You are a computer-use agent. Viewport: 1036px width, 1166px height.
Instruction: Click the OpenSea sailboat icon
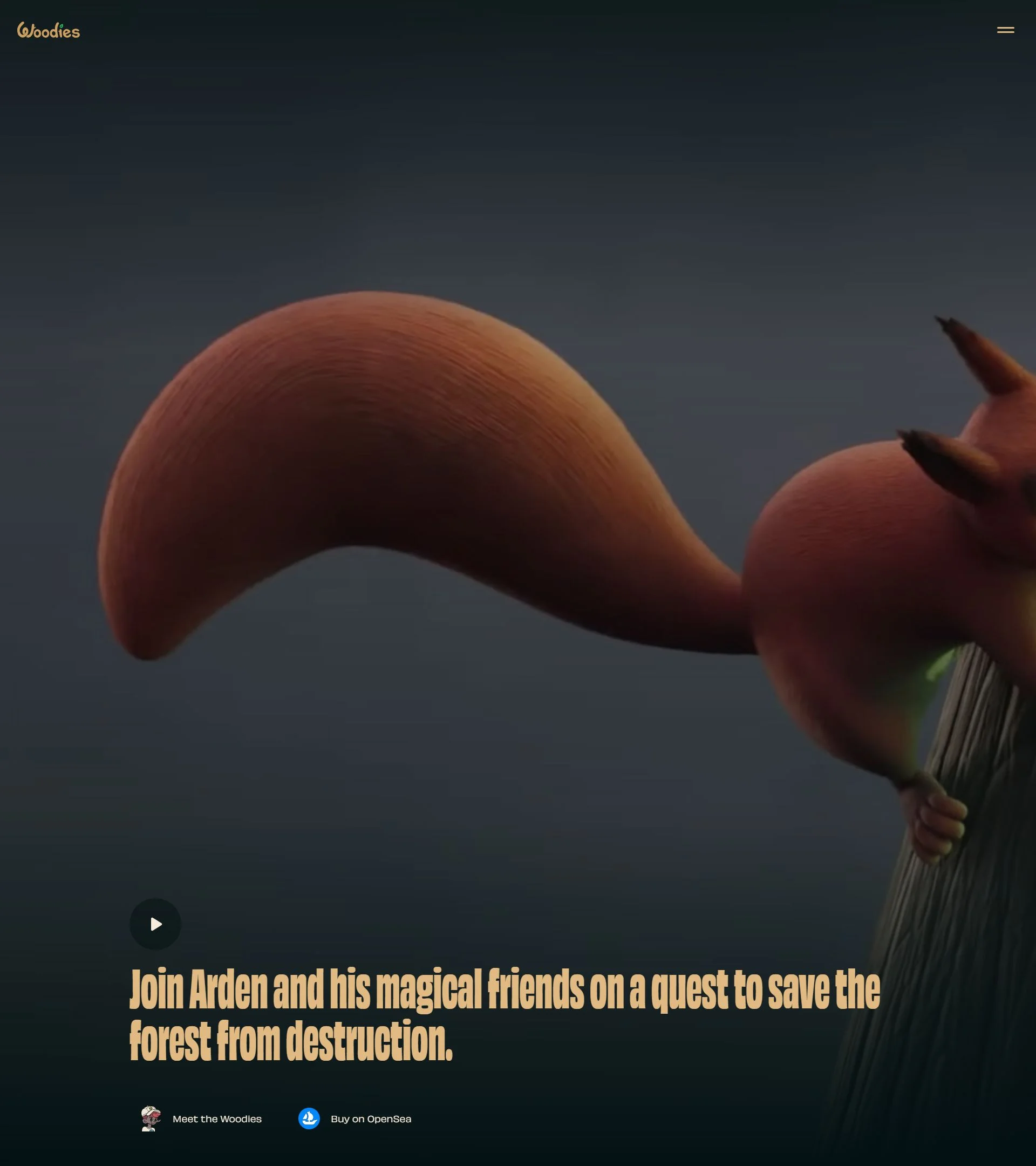pos(308,1119)
